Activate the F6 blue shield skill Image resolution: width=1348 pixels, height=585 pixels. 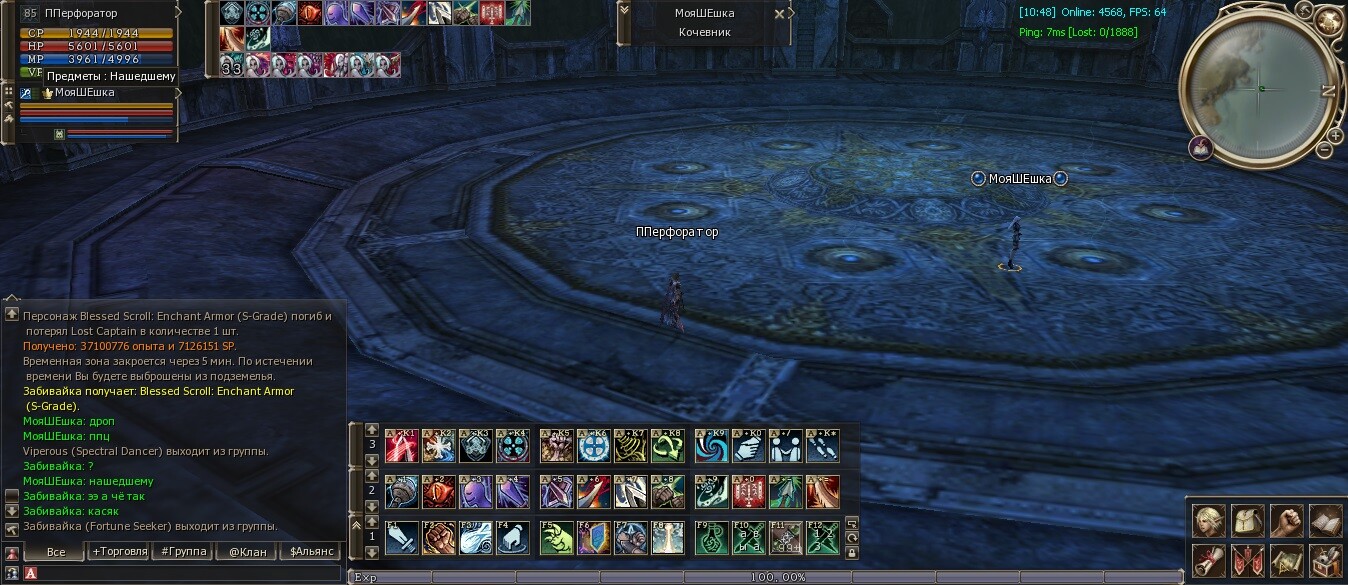click(594, 538)
